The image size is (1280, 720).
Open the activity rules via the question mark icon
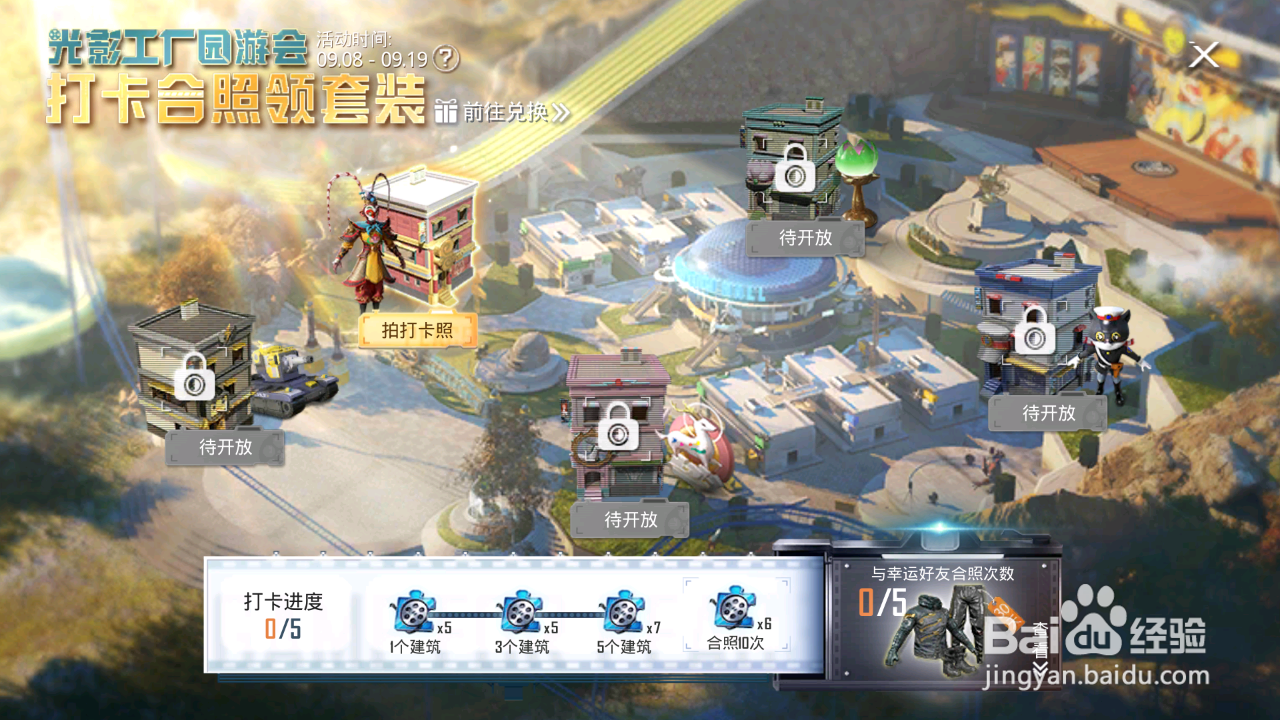(444, 58)
